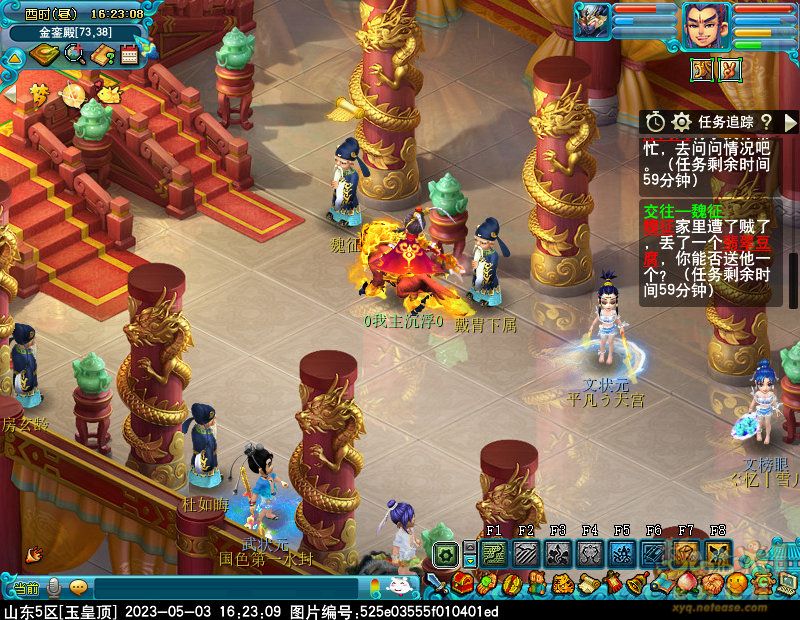
Task: Open the task tracker help question mark
Action: (x=766, y=121)
